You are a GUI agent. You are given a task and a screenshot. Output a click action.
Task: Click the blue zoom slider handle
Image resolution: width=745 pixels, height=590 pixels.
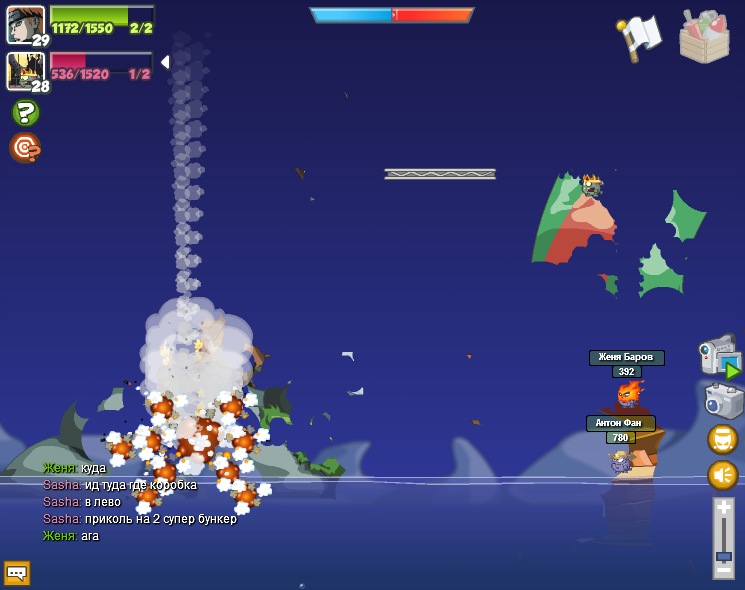click(723, 556)
